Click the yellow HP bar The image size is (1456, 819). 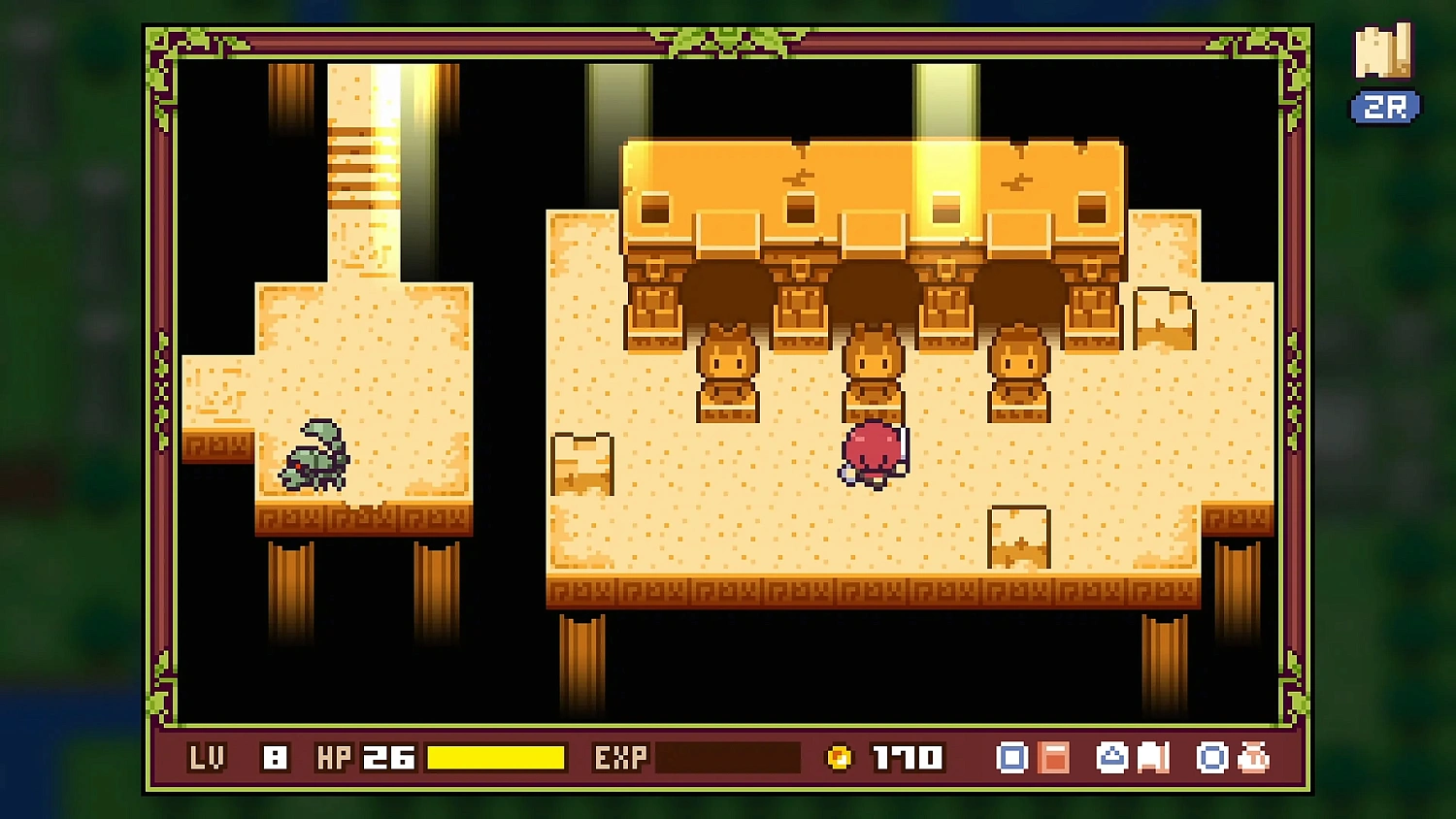click(x=495, y=757)
